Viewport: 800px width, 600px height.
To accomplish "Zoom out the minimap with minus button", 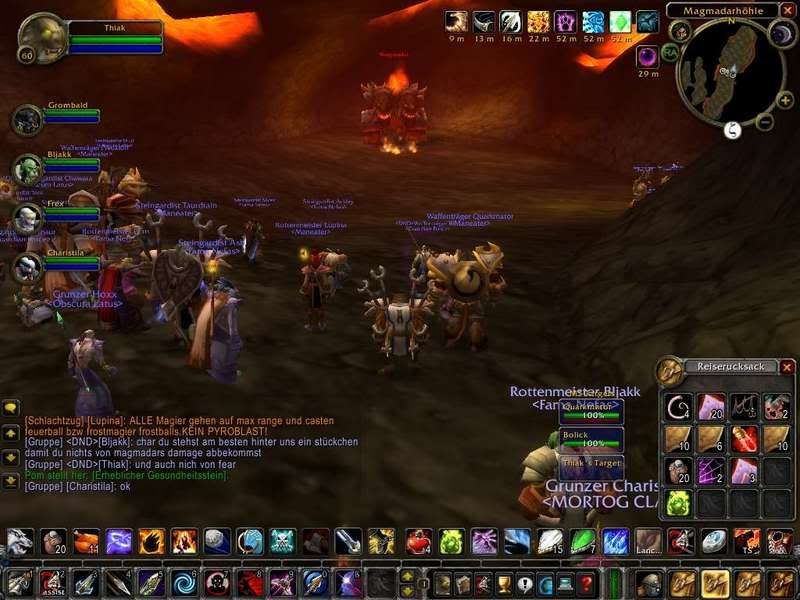I will (764, 122).
